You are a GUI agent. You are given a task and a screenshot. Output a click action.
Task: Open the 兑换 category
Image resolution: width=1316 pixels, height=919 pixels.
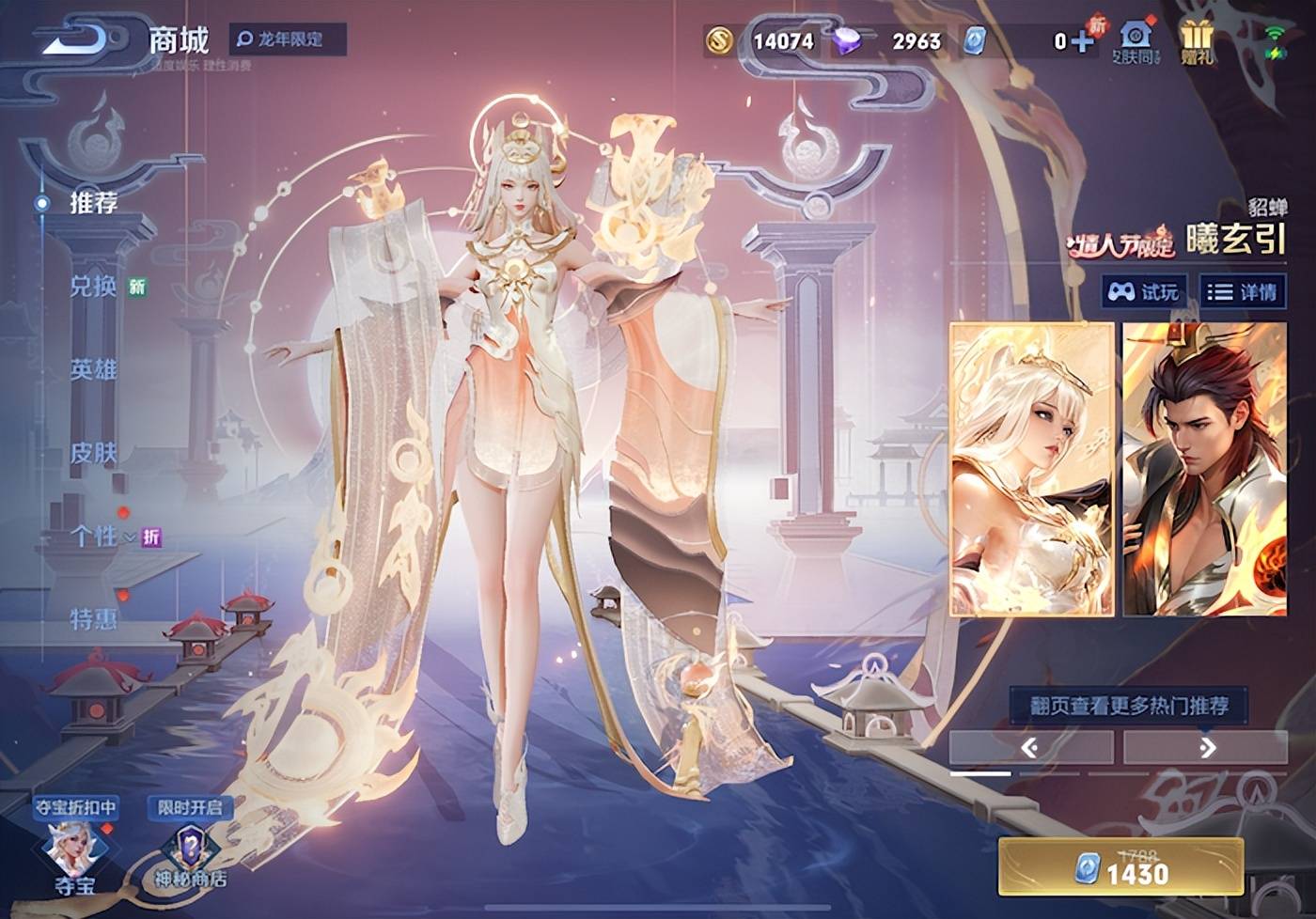coord(93,287)
